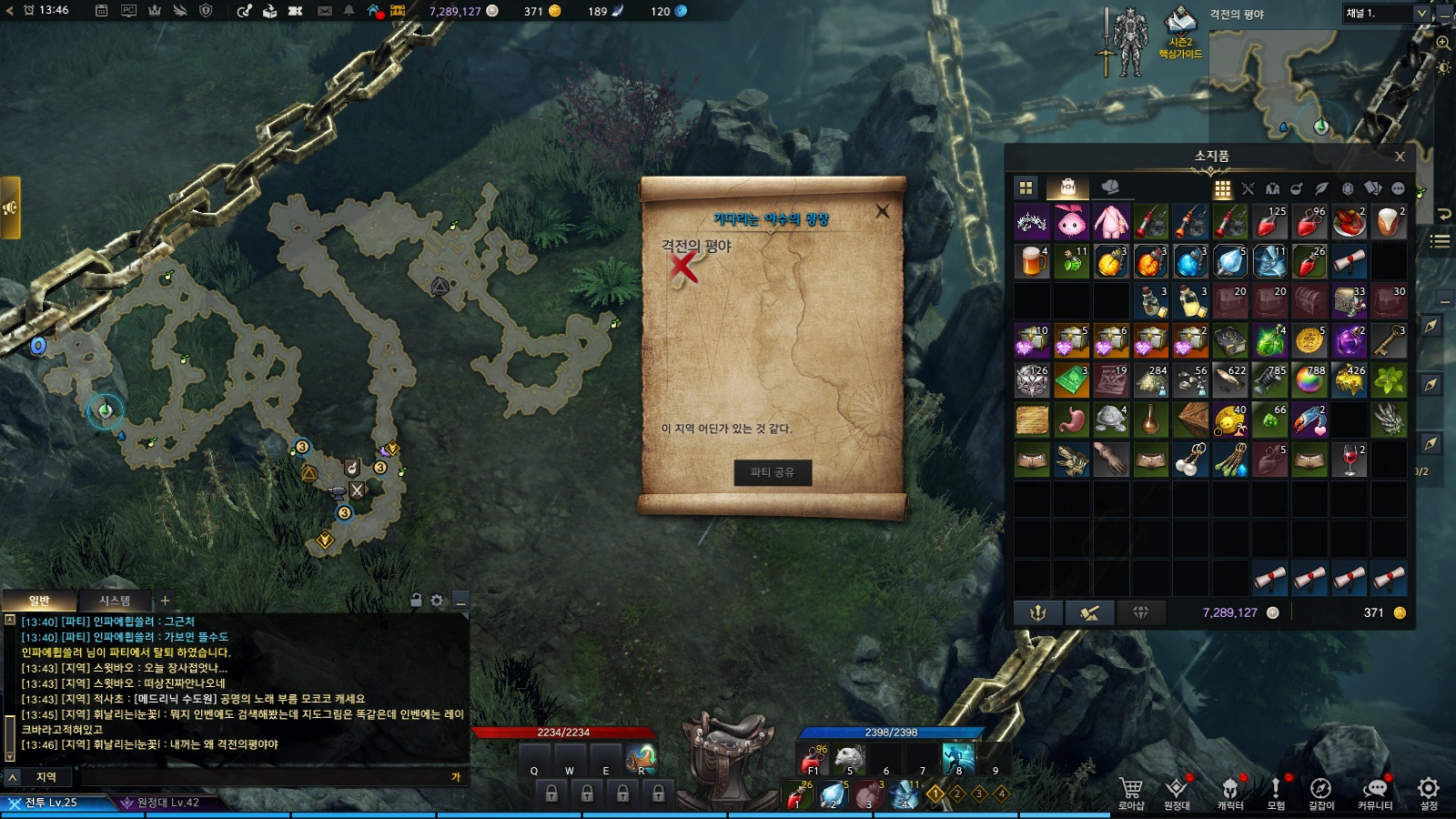Open the 길잡이 guide menu
Image resolution: width=1456 pixels, height=819 pixels.
(1321, 792)
